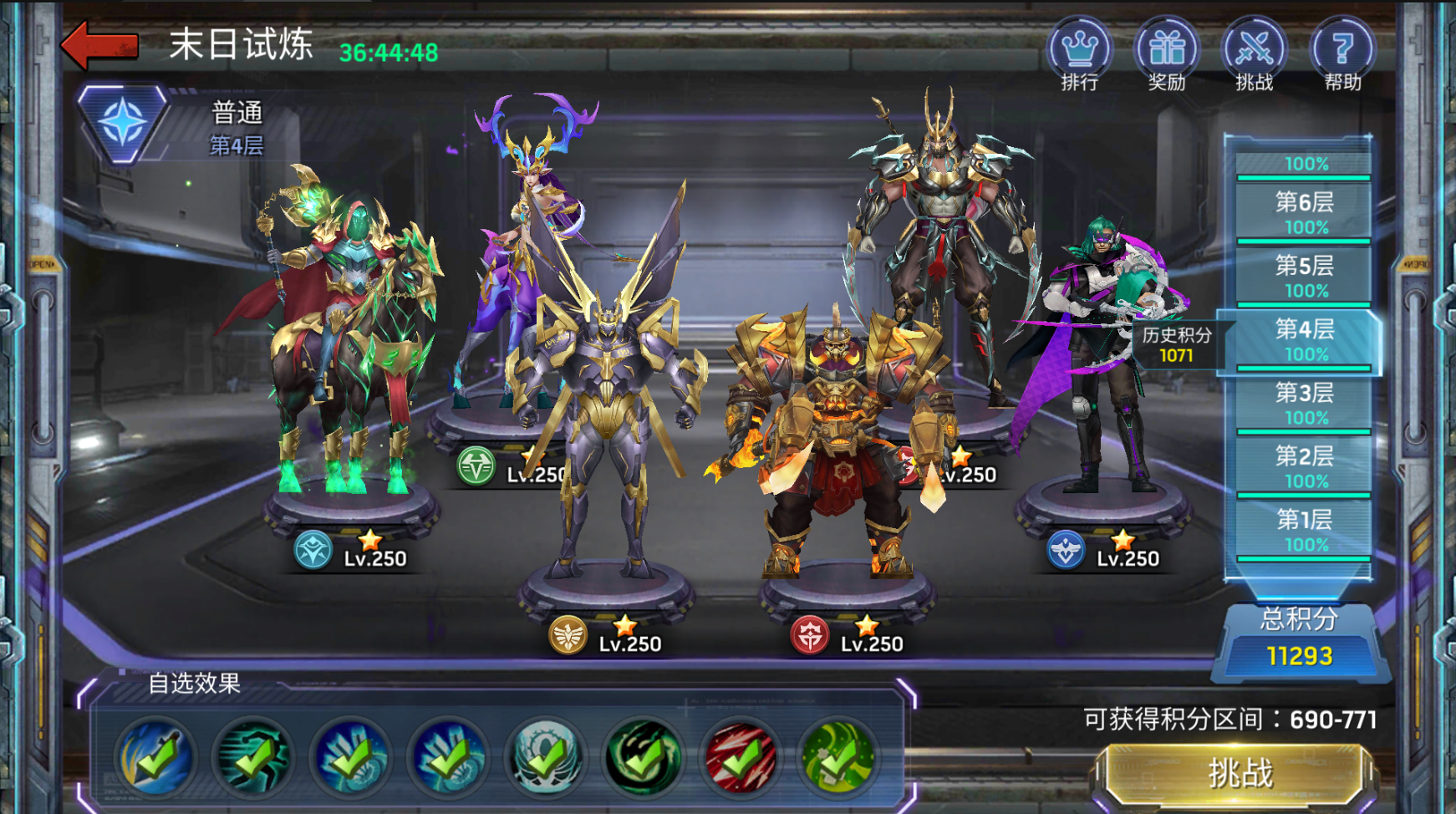
Task: Select floor 第5层
Action: 1304,276
